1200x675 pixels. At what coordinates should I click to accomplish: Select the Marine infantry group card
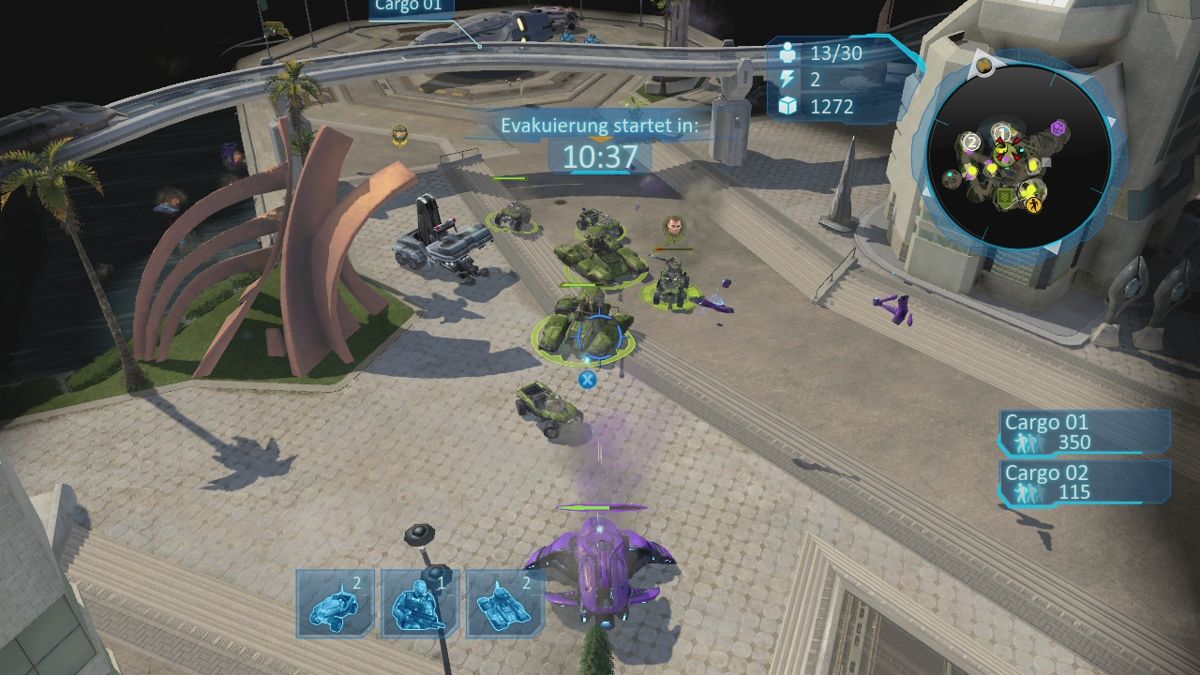coord(420,603)
